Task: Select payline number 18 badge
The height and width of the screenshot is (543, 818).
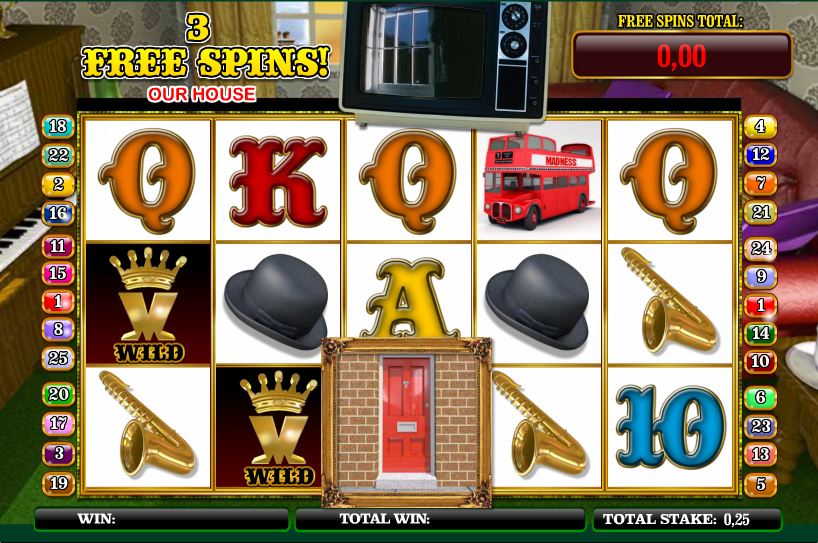Action: [58, 127]
